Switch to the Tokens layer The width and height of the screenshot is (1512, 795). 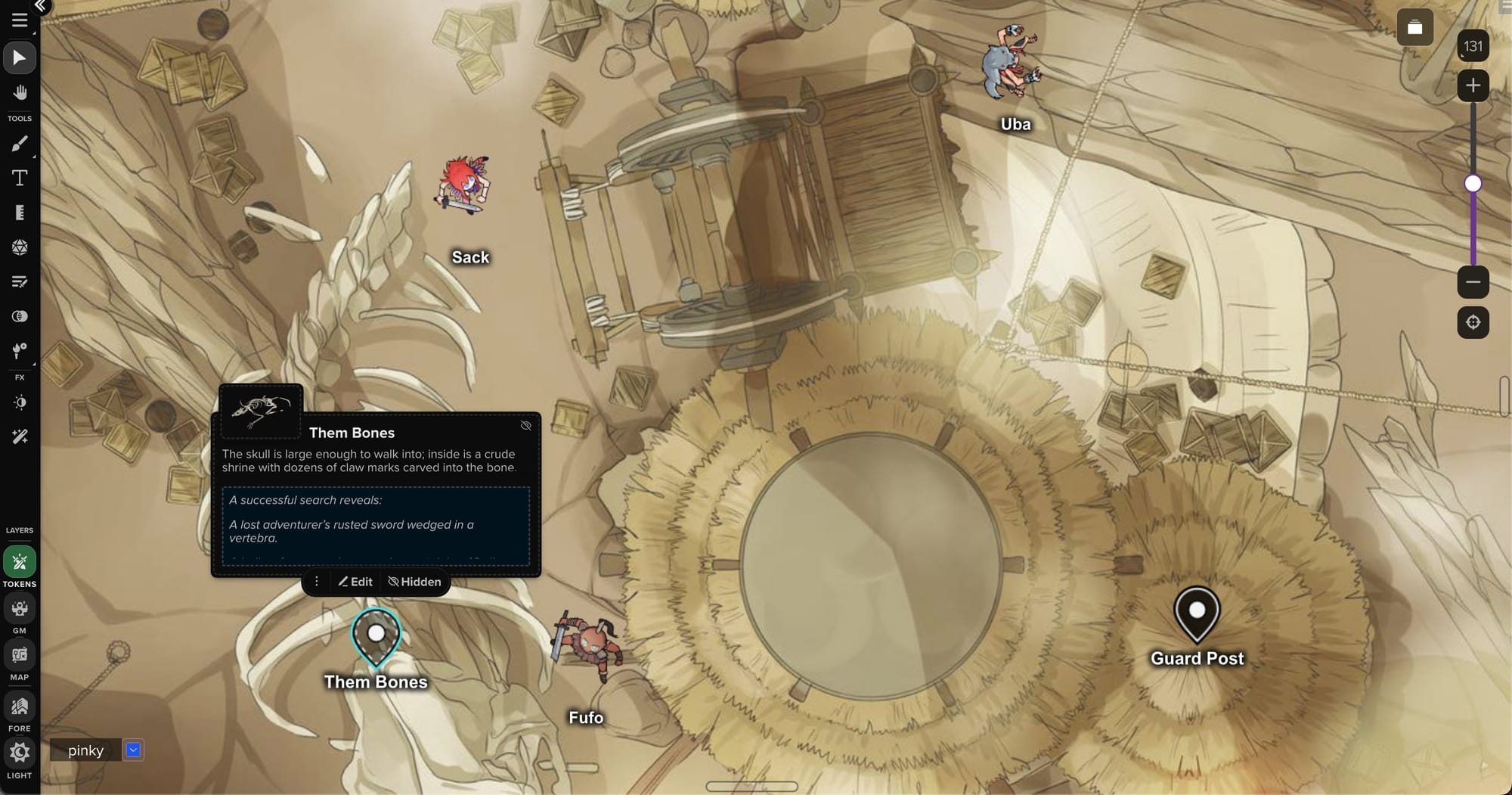pos(20,562)
